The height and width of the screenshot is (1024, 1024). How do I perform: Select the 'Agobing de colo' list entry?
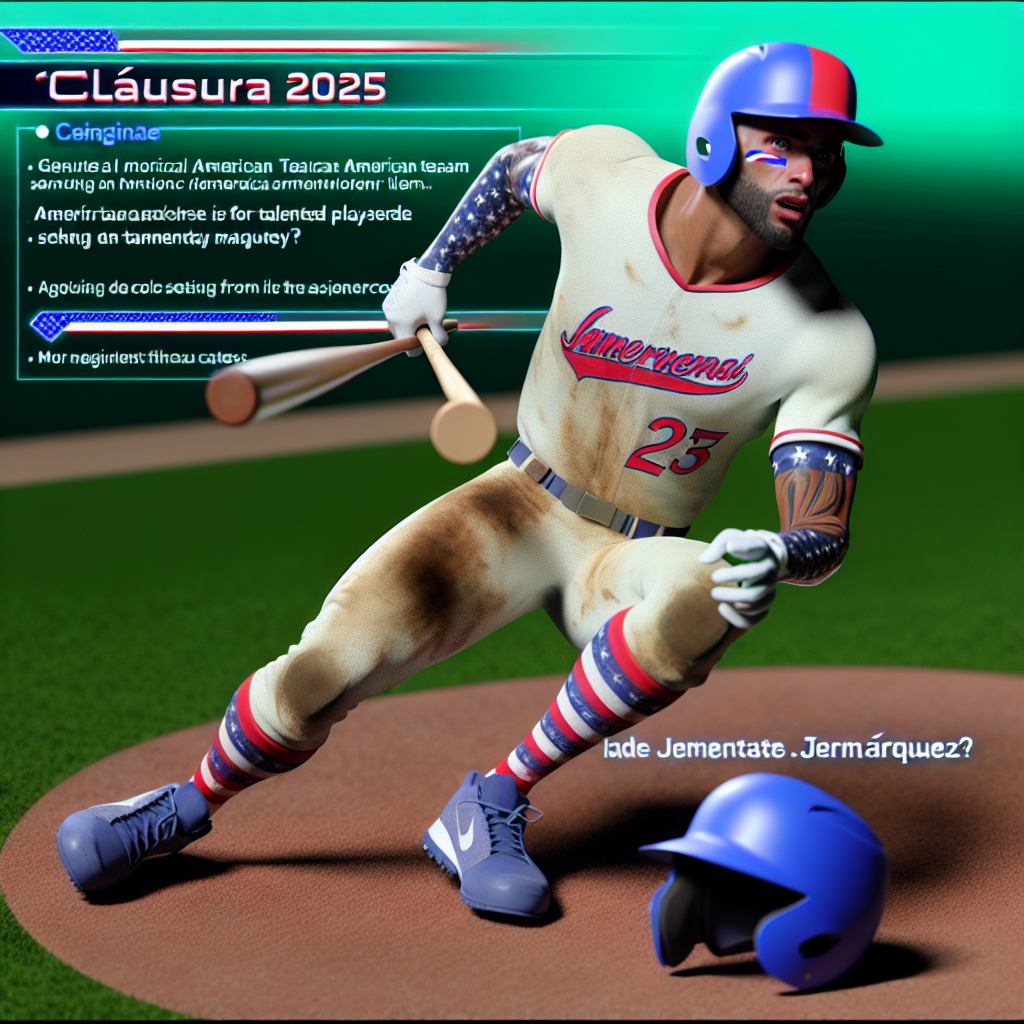point(212,287)
